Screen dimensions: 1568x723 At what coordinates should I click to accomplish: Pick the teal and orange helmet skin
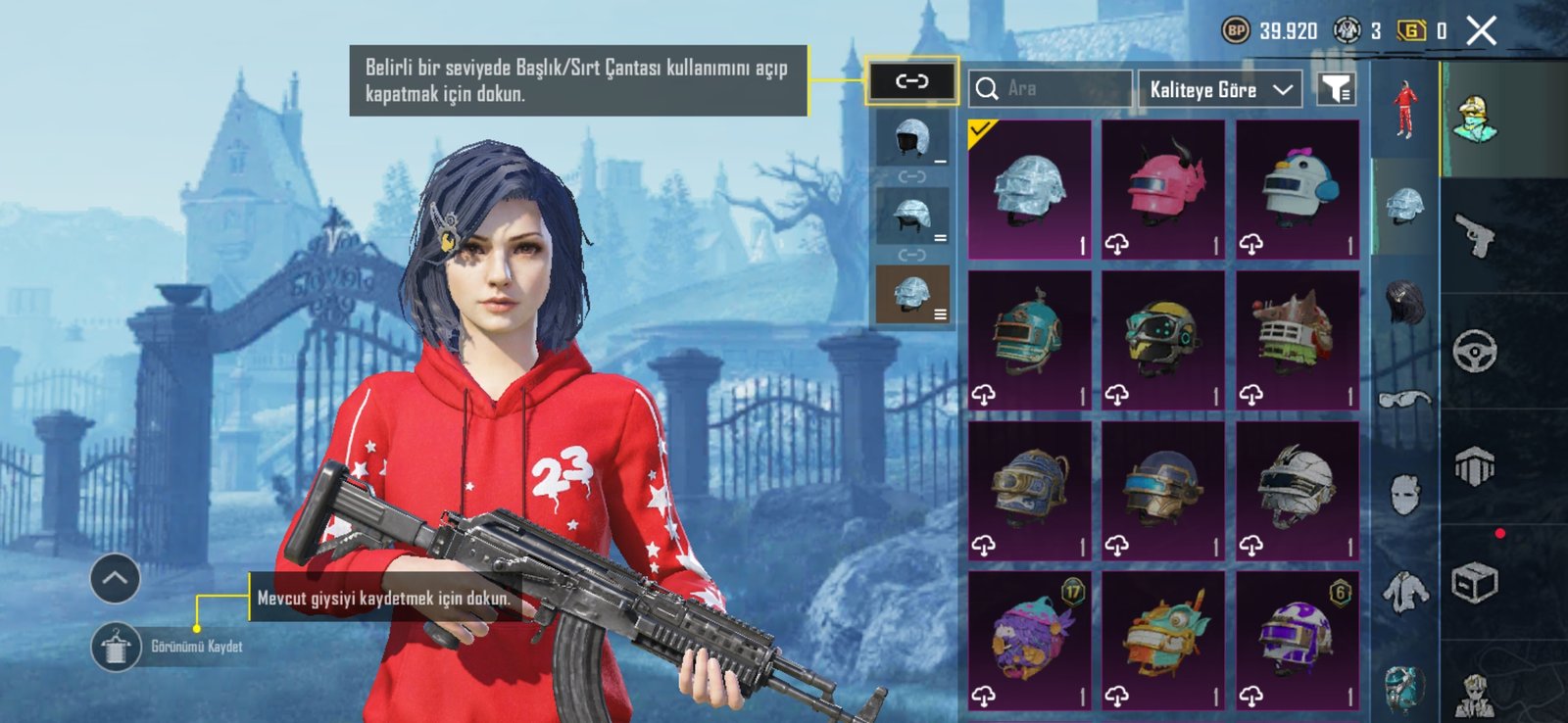tap(1029, 339)
